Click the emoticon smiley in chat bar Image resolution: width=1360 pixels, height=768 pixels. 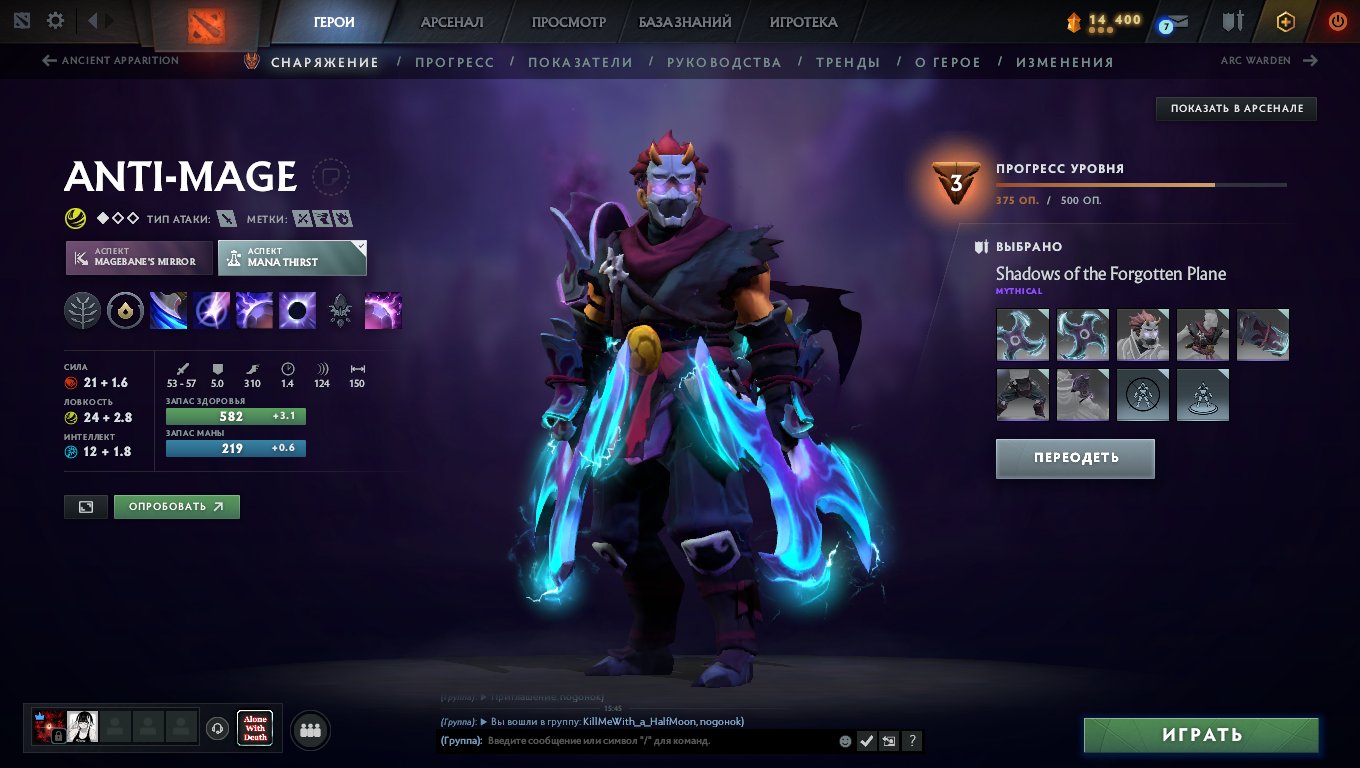[845, 742]
